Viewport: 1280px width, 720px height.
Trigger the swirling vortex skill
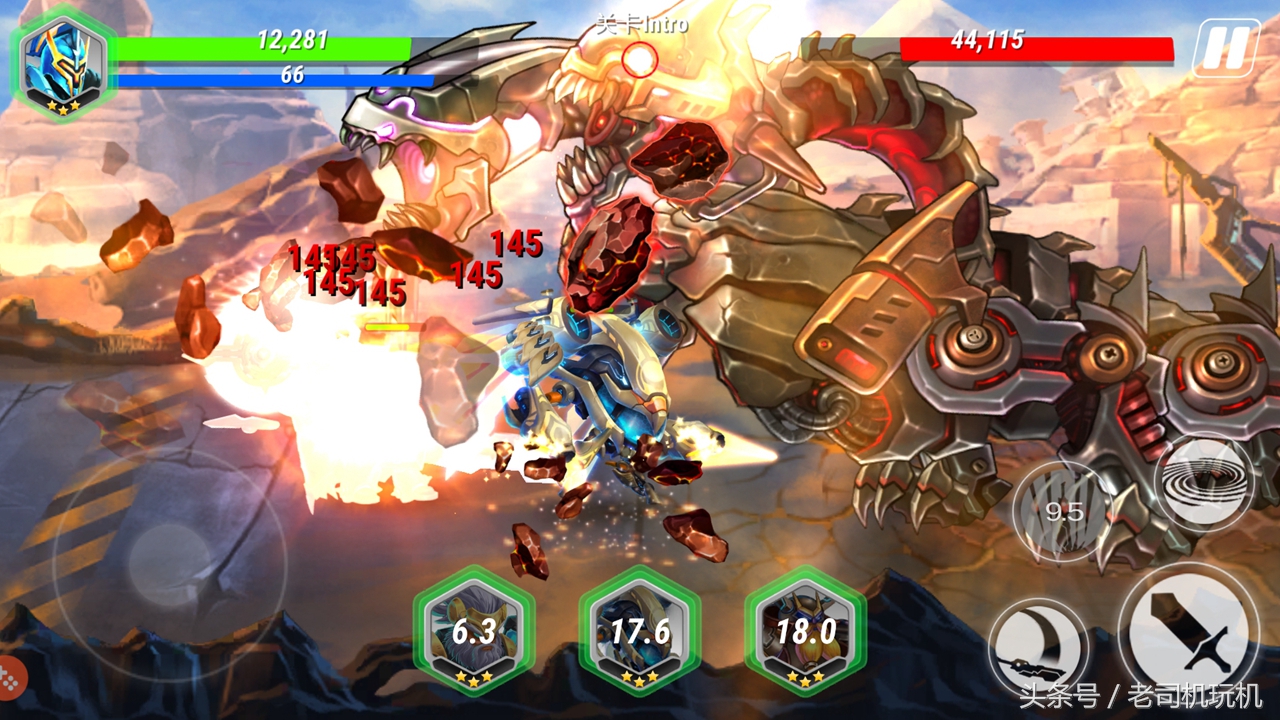coord(1203,484)
